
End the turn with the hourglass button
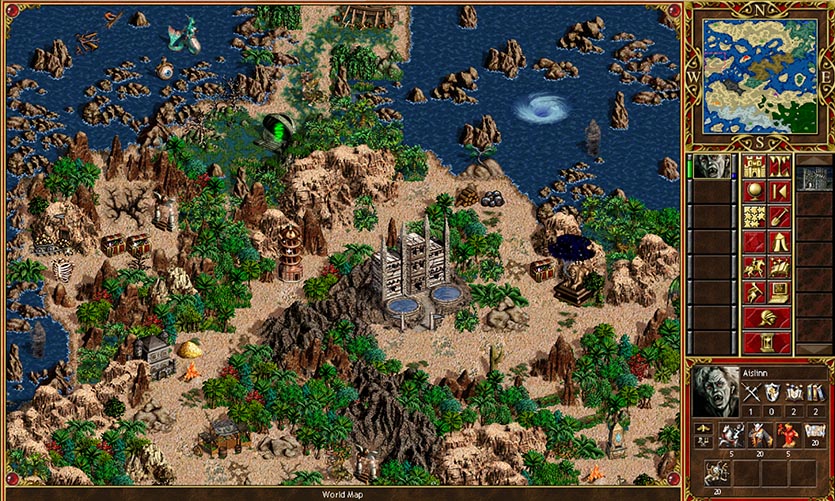click(x=767, y=343)
